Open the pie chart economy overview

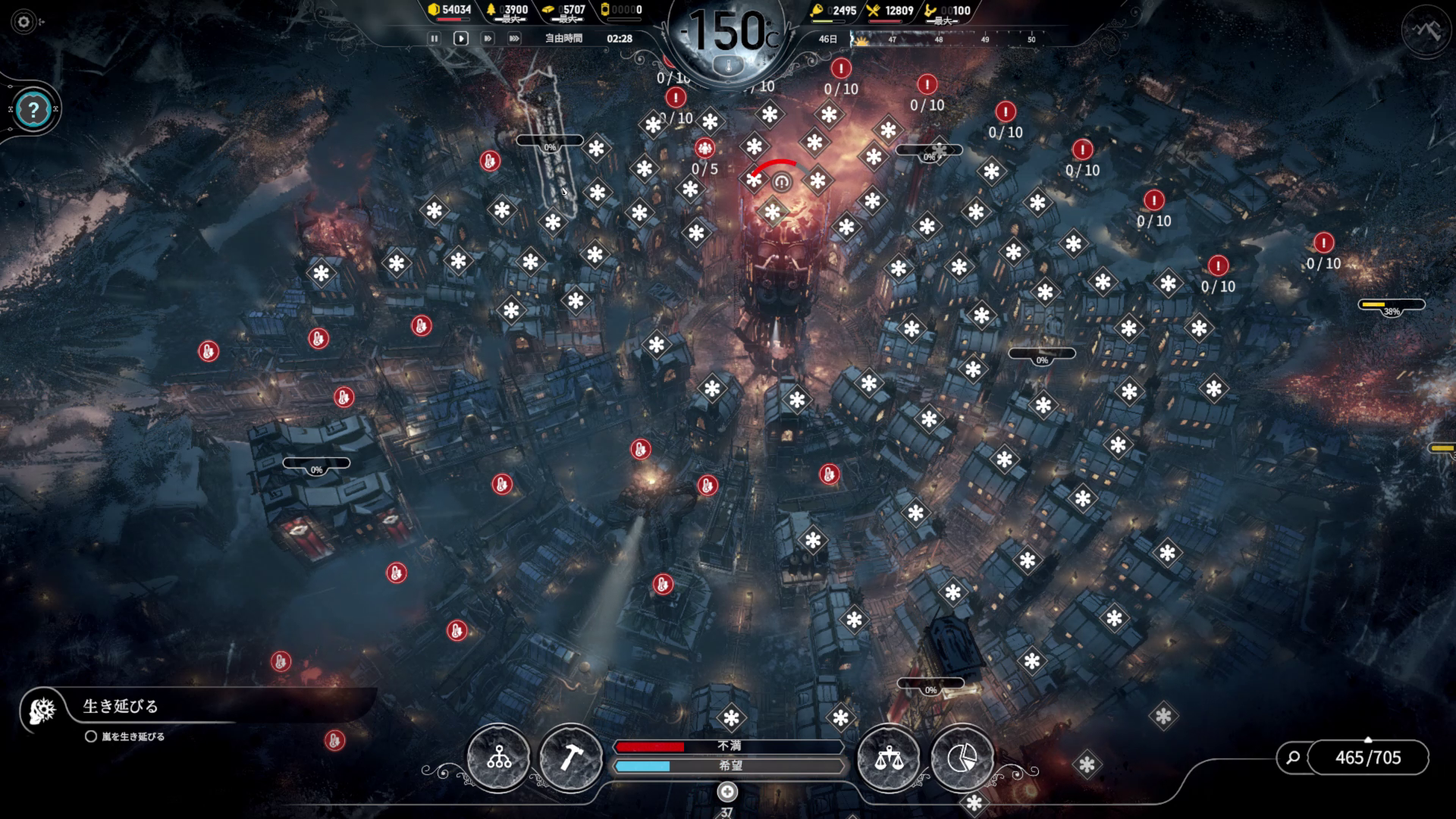(x=961, y=757)
